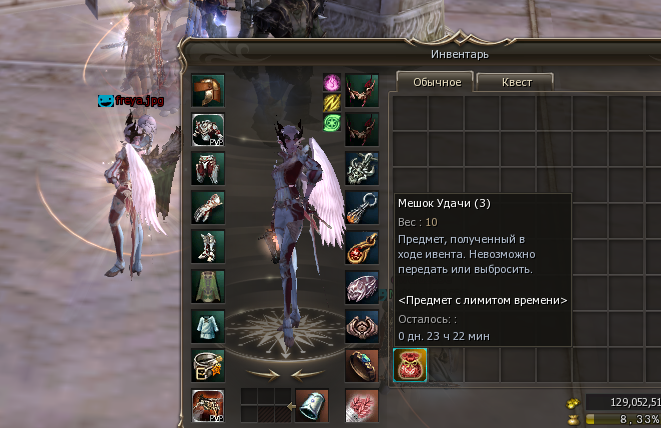Select the equipped gloves slot
661x428 pixels.
coord(208,208)
